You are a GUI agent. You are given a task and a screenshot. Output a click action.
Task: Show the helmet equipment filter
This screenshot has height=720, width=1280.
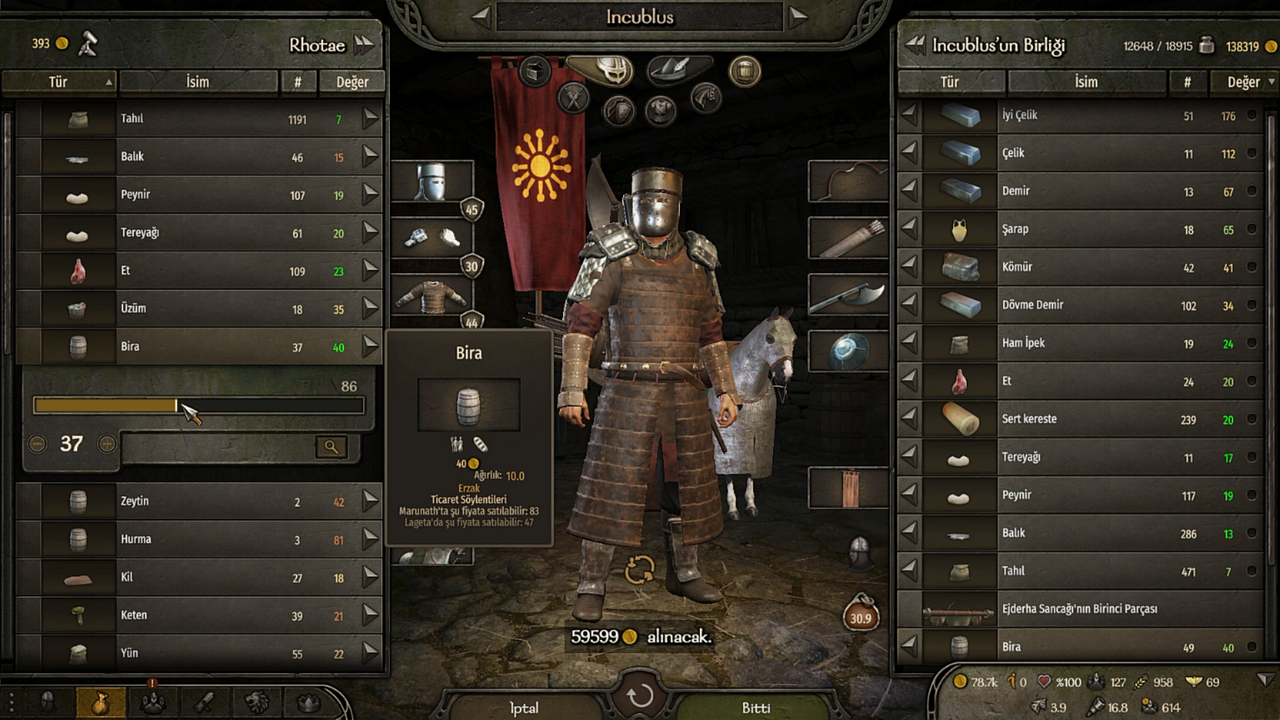(x=607, y=70)
